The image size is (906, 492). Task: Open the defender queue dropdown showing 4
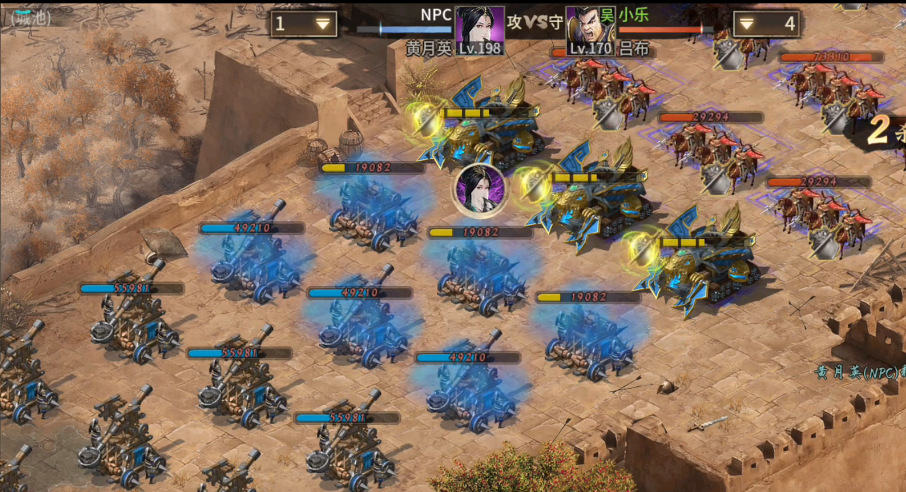(x=765, y=23)
